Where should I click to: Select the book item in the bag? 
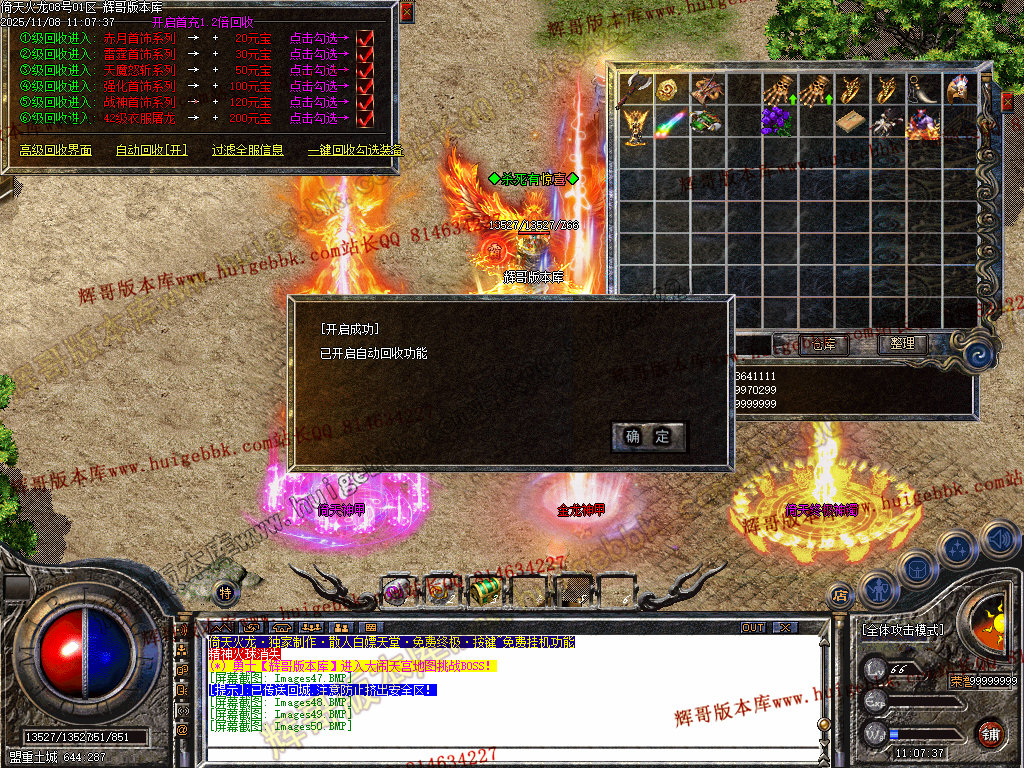tap(849, 122)
